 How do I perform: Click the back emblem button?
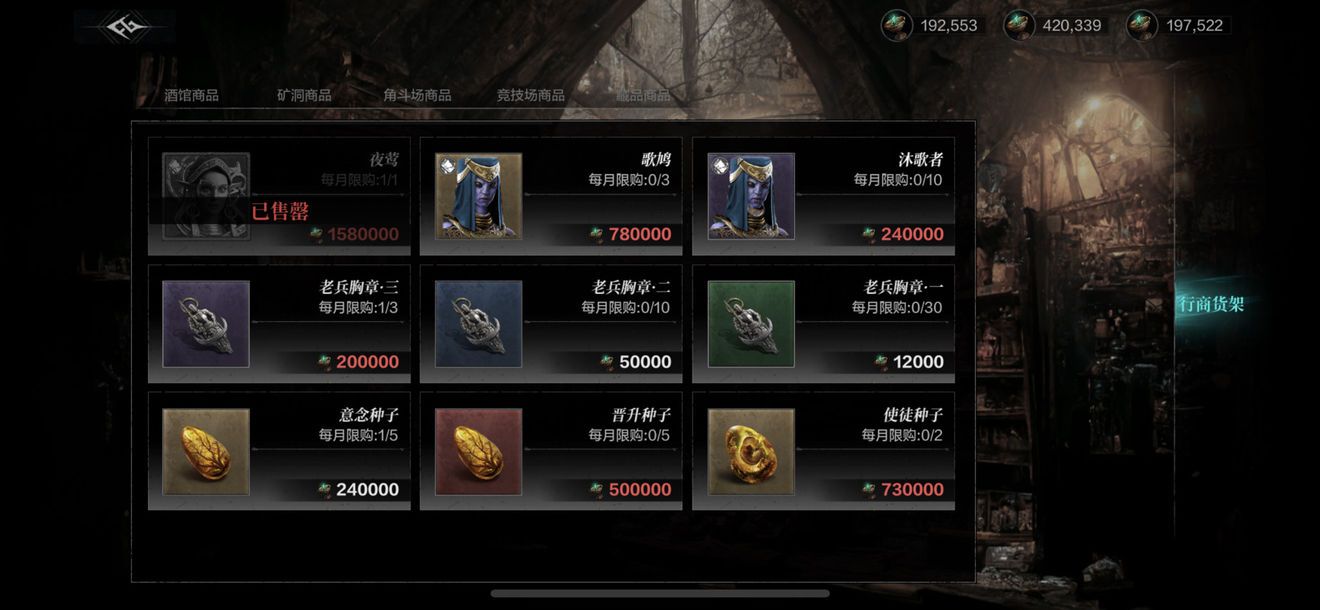124,27
